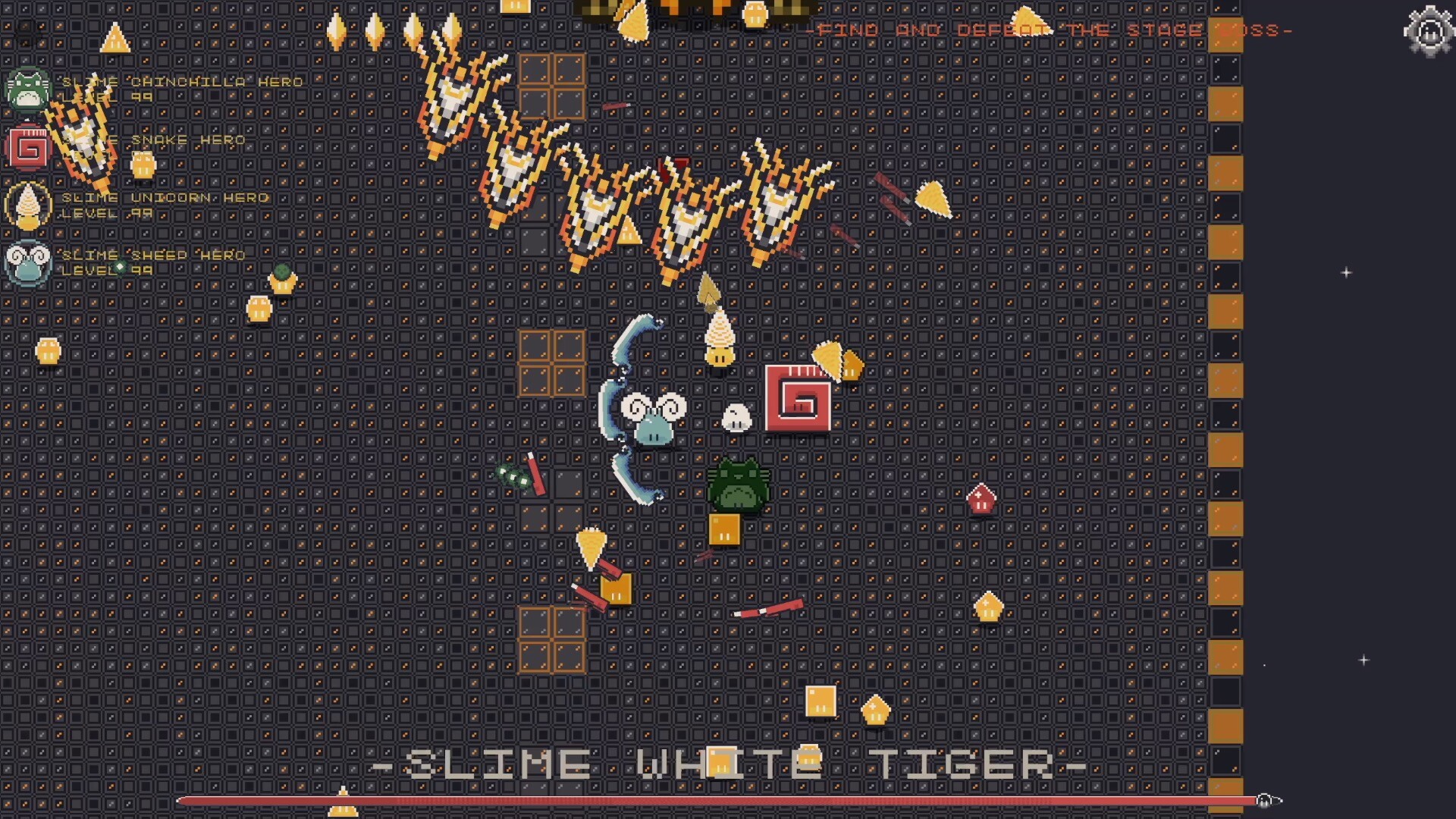The image size is (1456, 819).
Task: Click the gold coin pickup on the left
Action: (49, 351)
